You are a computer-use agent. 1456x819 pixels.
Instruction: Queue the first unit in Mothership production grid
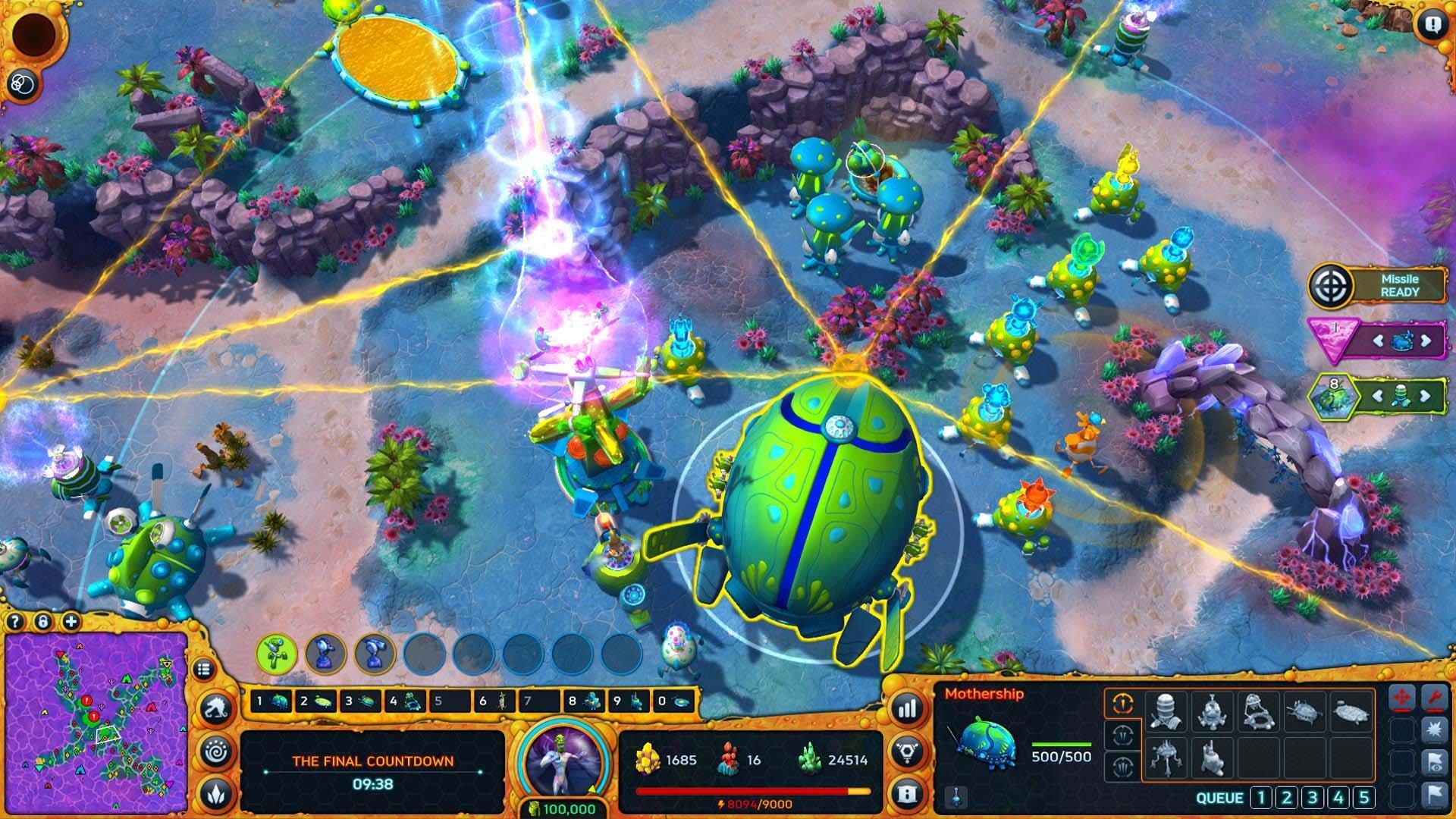point(1168,713)
